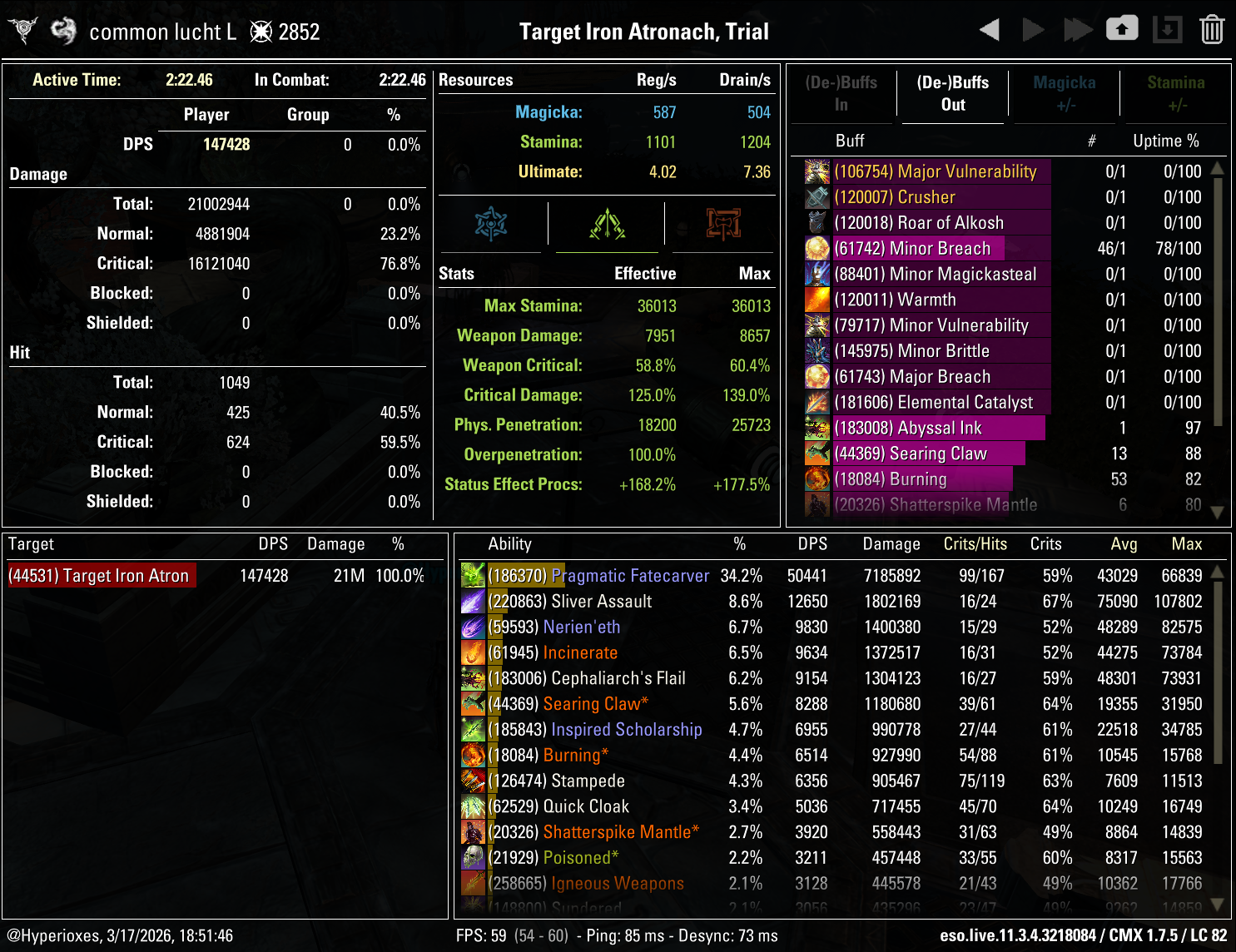Delete the current fight with the trash icon
The height and width of the screenshot is (952, 1236).
point(1214,28)
